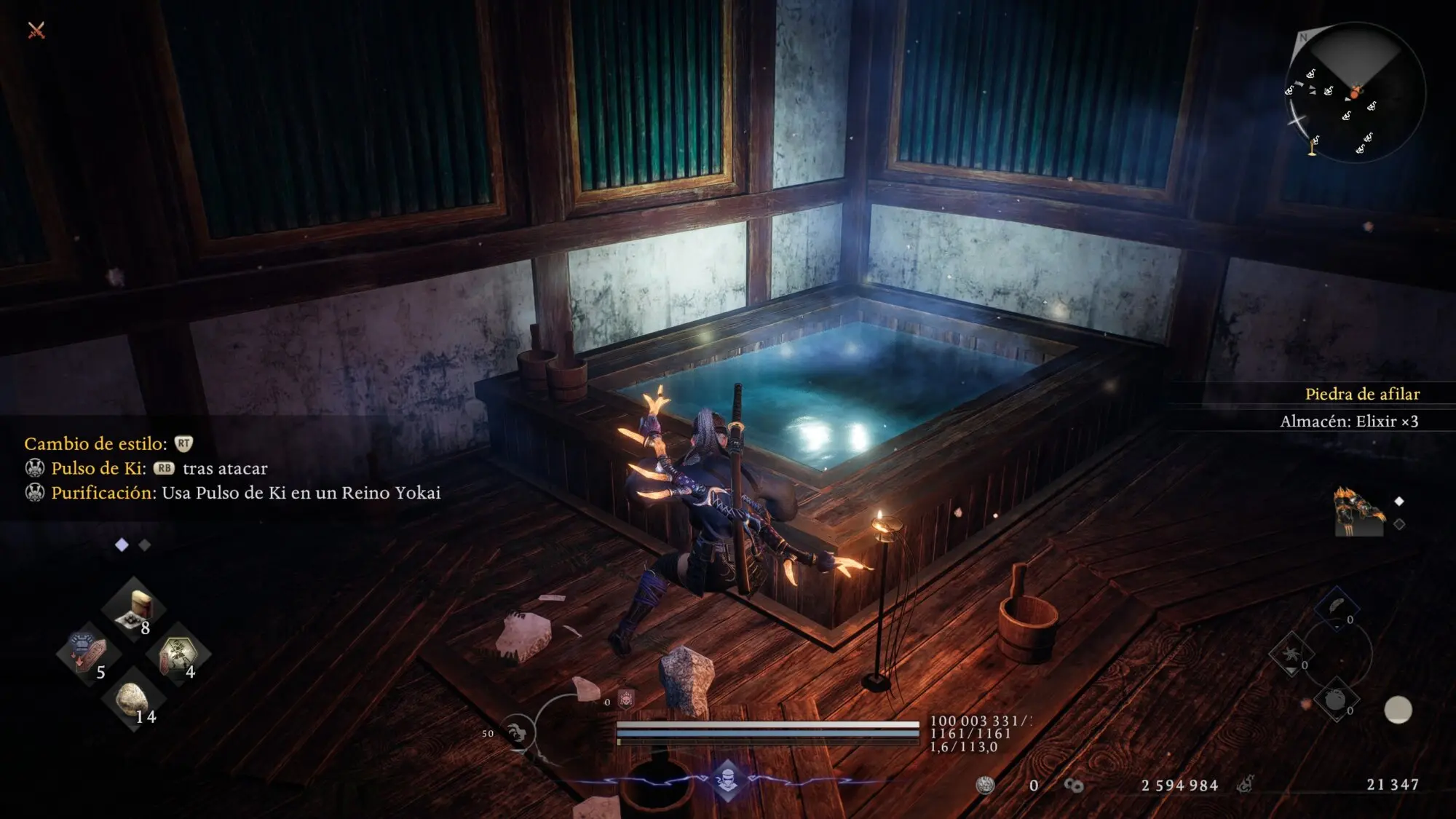Select the round bomb ninjutsu slot
This screenshot has width=1456, height=819.
coord(1336,700)
